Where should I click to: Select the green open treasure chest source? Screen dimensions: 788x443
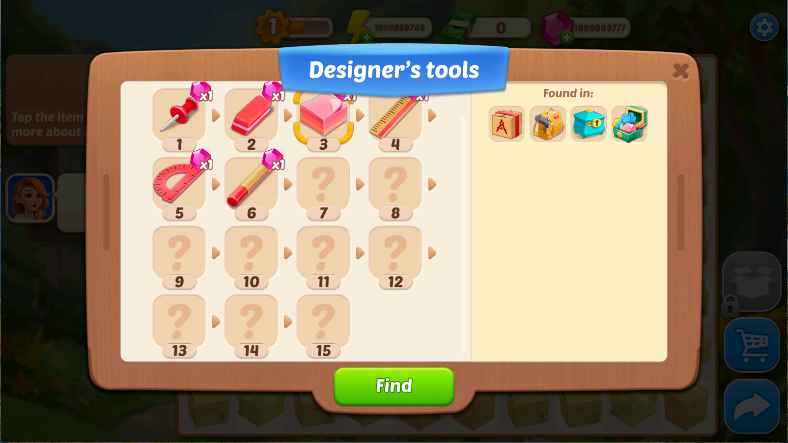(630, 124)
